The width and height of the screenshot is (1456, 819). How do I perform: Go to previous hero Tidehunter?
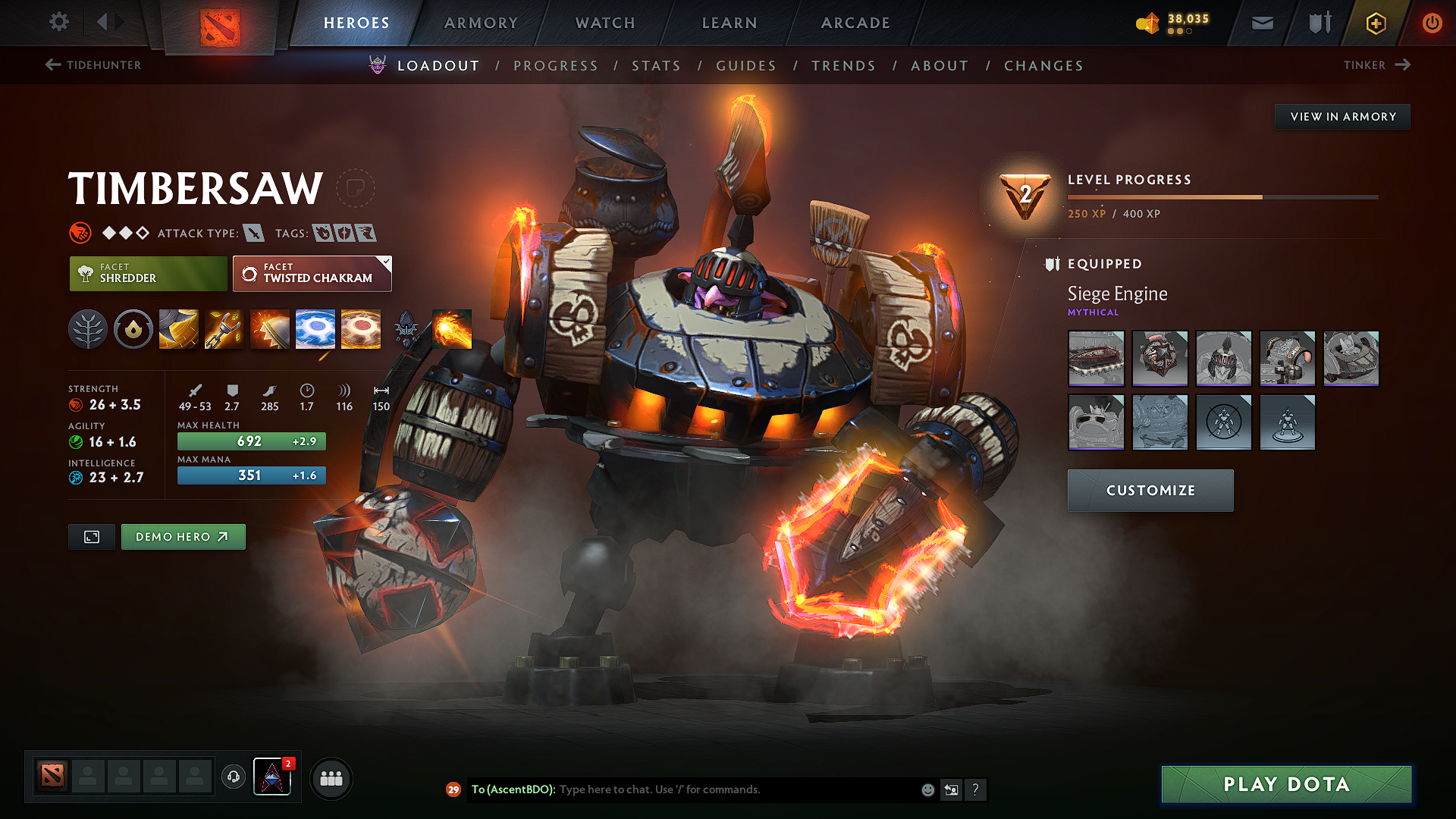93,65
